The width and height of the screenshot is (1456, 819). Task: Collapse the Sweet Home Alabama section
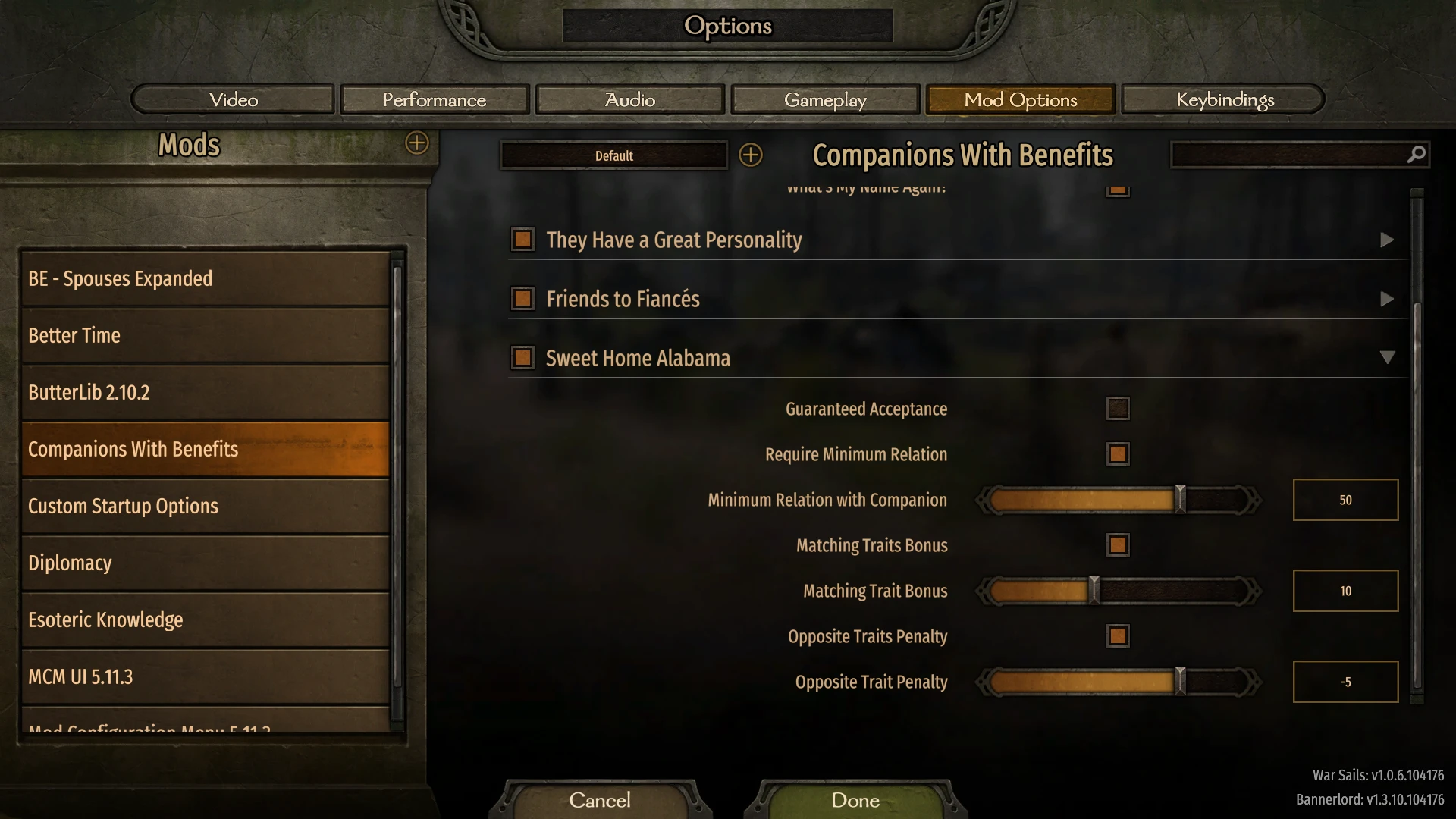[x=1388, y=357]
